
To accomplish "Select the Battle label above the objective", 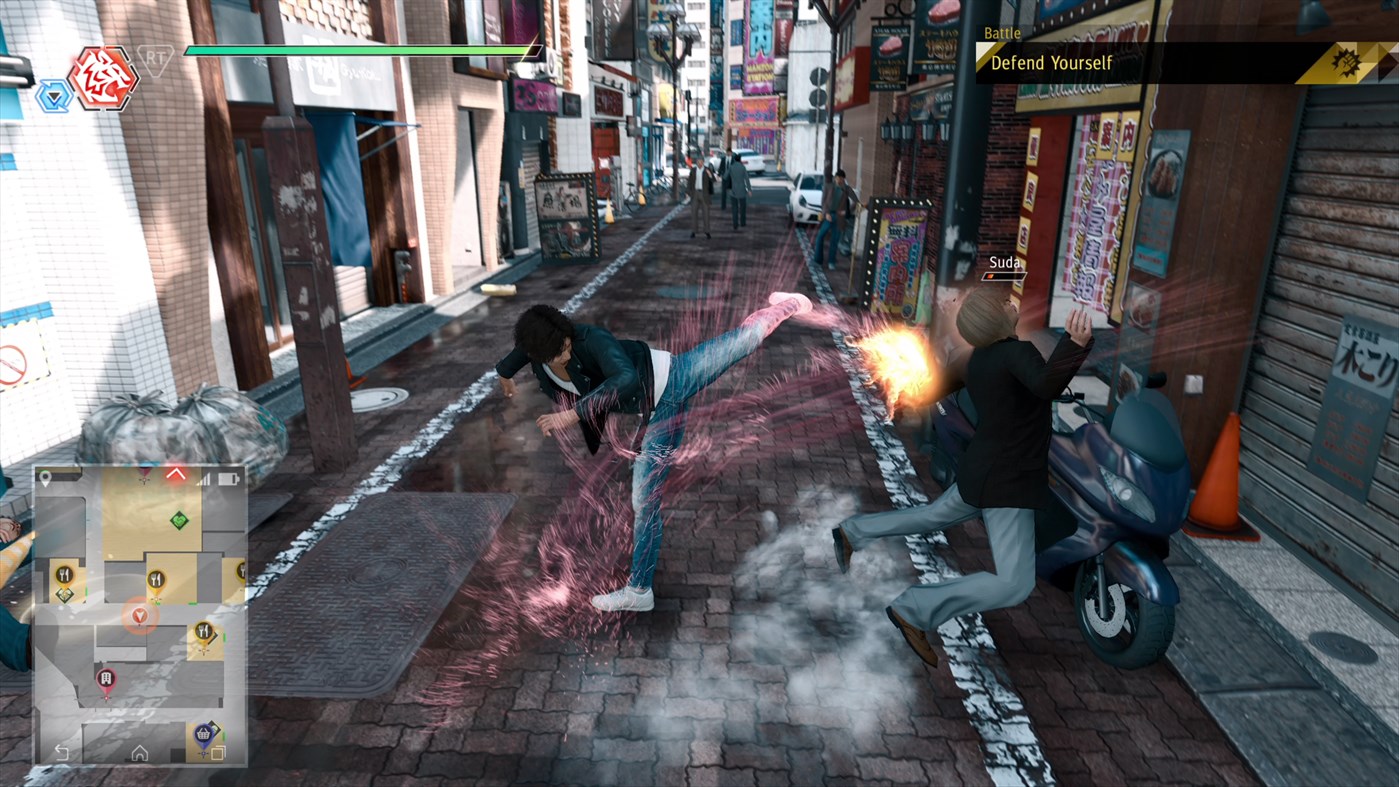I will [1003, 33].
